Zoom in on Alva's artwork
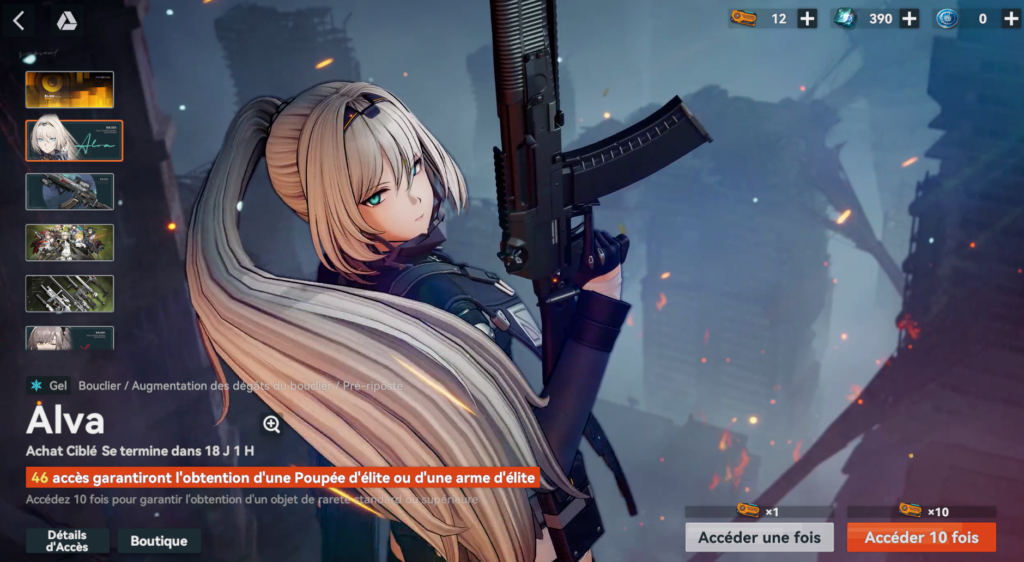 (x=271, y=424)
